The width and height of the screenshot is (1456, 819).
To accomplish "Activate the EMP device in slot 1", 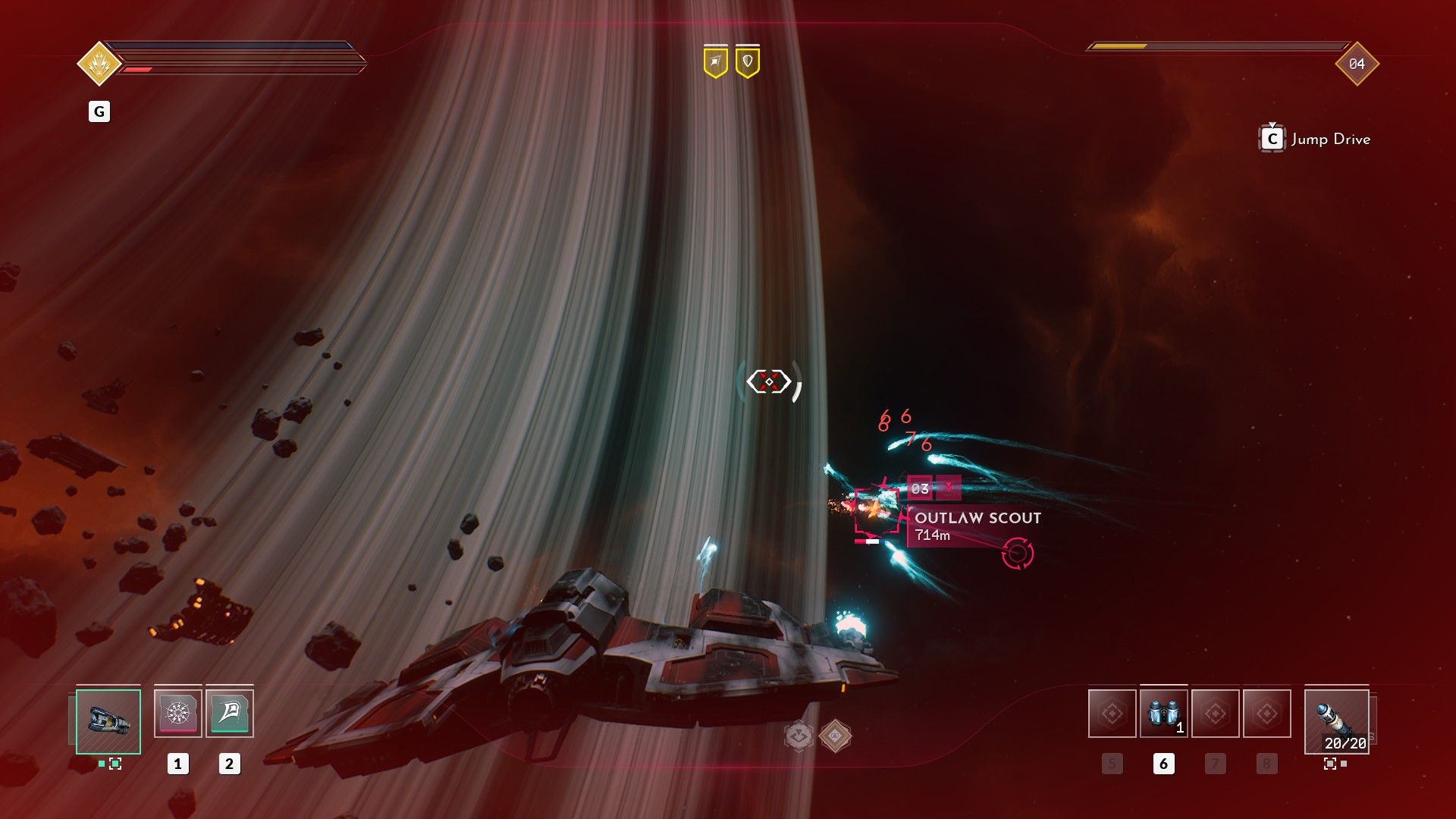I will tap(179, 713).
